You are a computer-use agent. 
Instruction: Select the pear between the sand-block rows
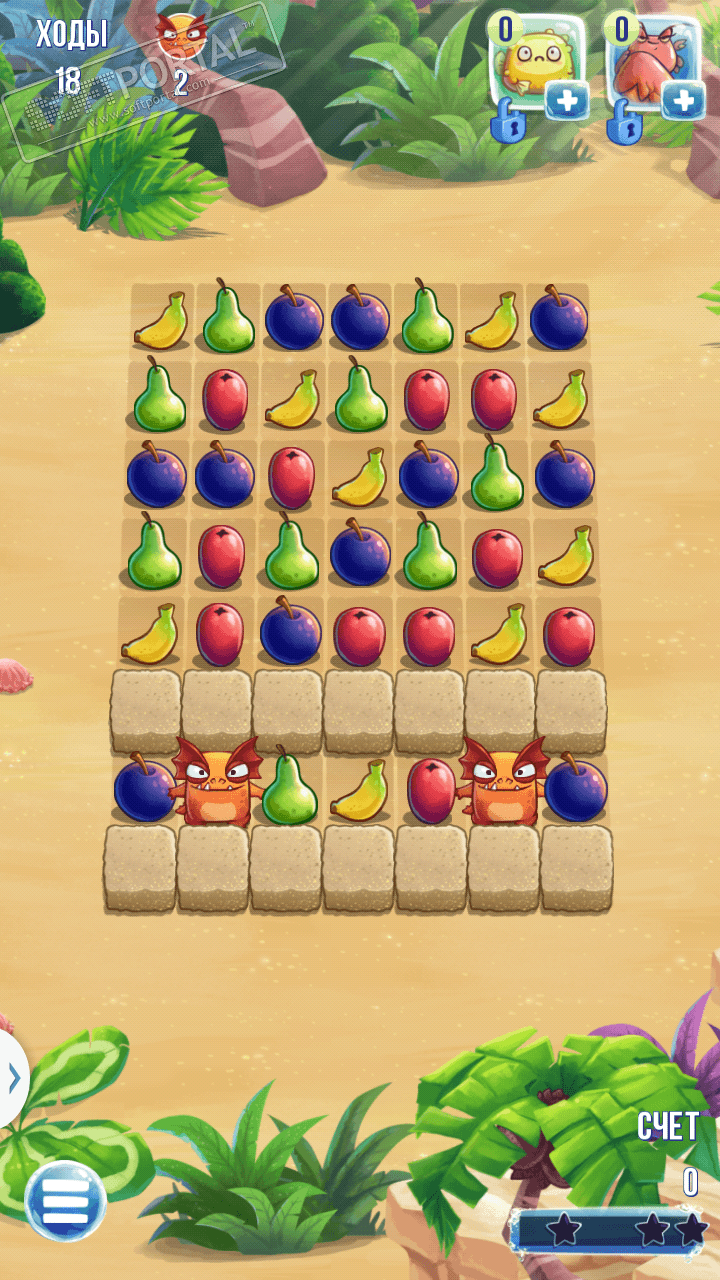click(288, 789)
